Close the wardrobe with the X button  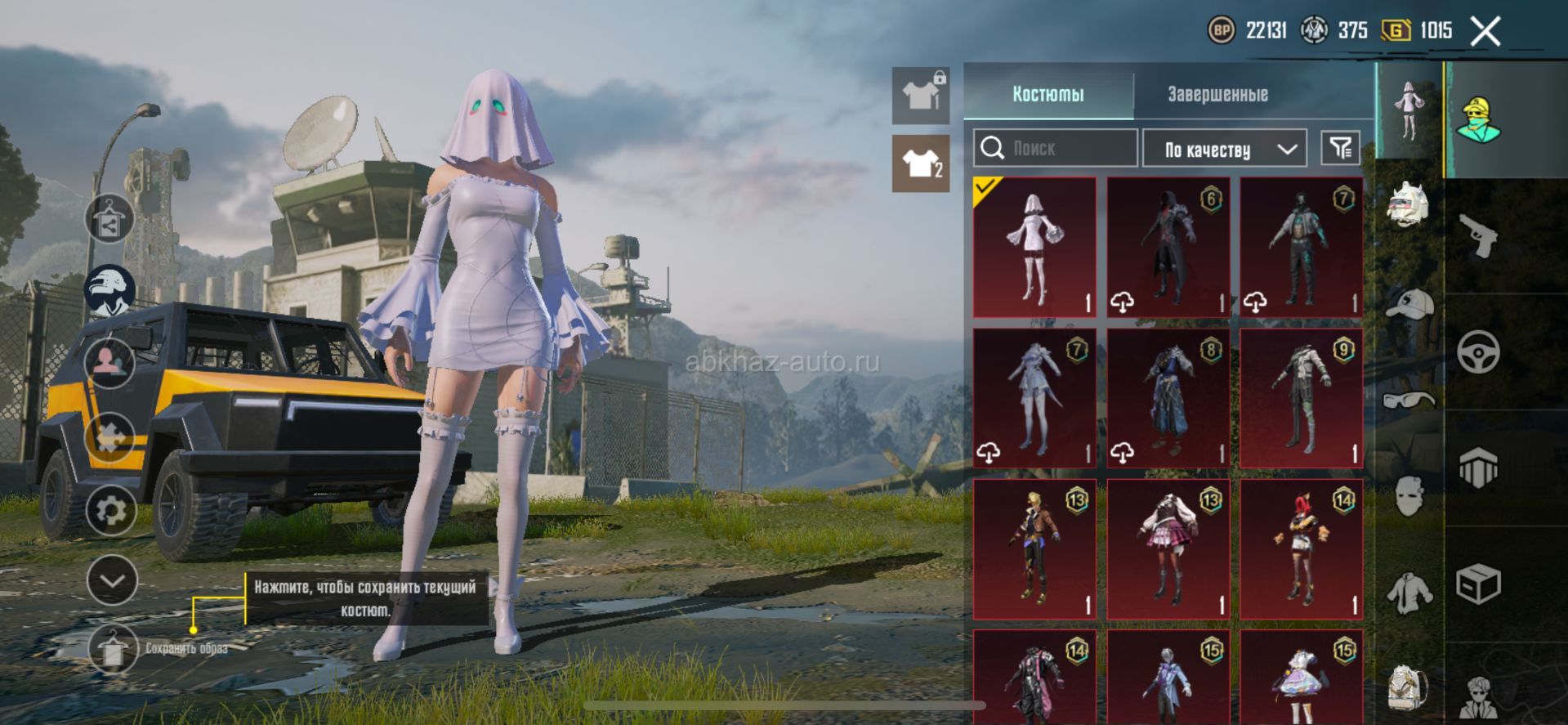(x=1485, y=32)
